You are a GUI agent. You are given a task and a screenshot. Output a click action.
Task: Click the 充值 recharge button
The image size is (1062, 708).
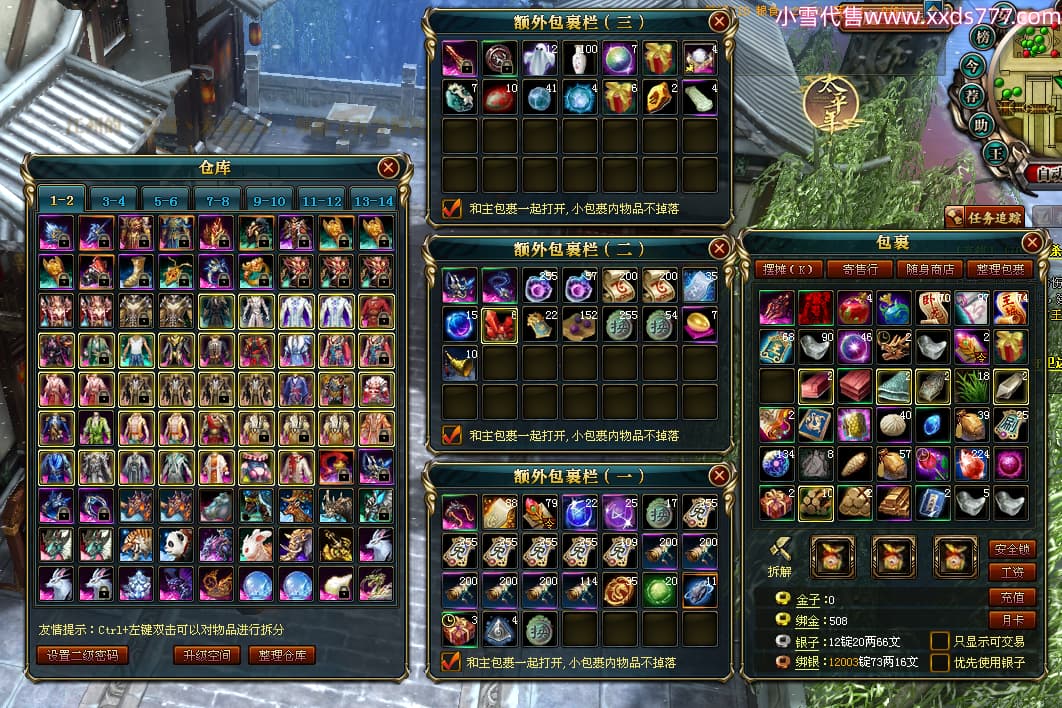click(1011, 597)
